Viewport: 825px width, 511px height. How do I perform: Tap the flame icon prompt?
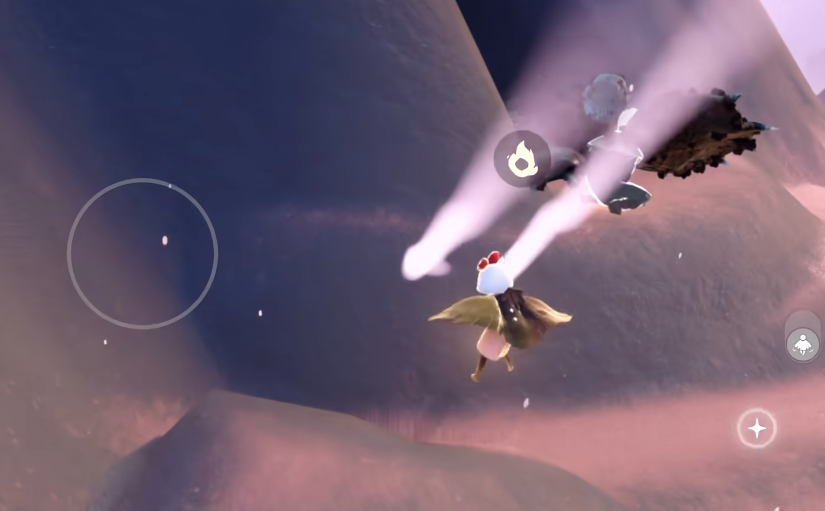[x=522, y=158]
